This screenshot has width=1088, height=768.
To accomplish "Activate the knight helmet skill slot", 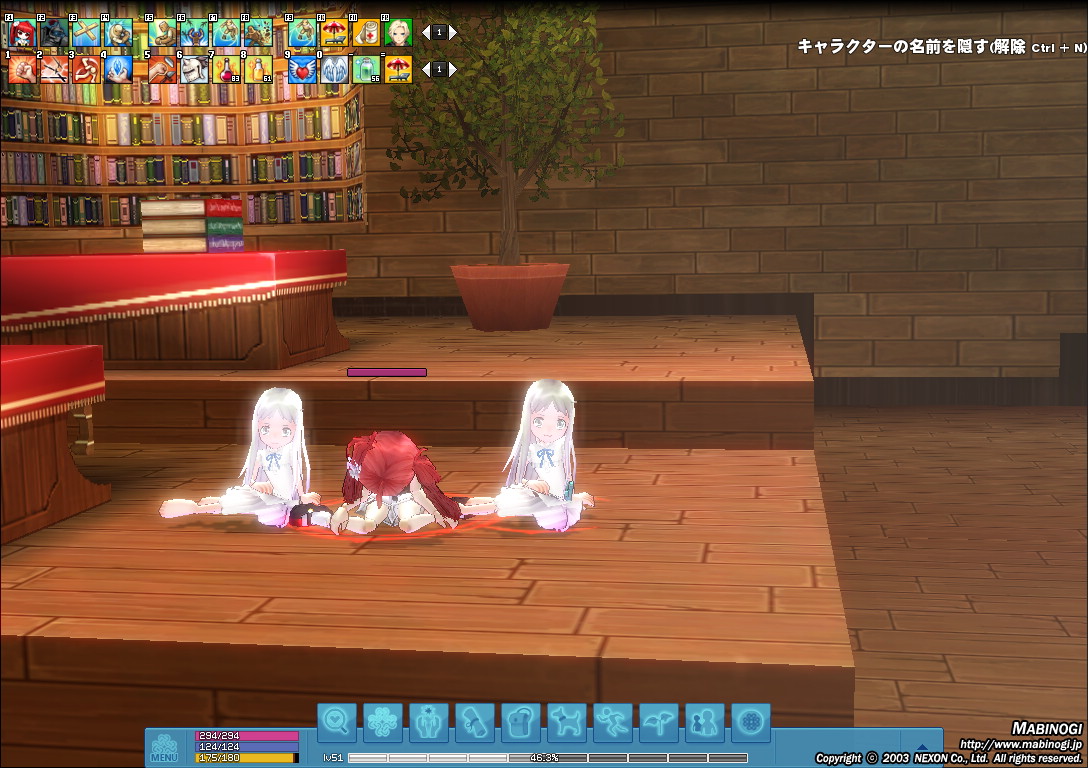I will coord(195,69).
